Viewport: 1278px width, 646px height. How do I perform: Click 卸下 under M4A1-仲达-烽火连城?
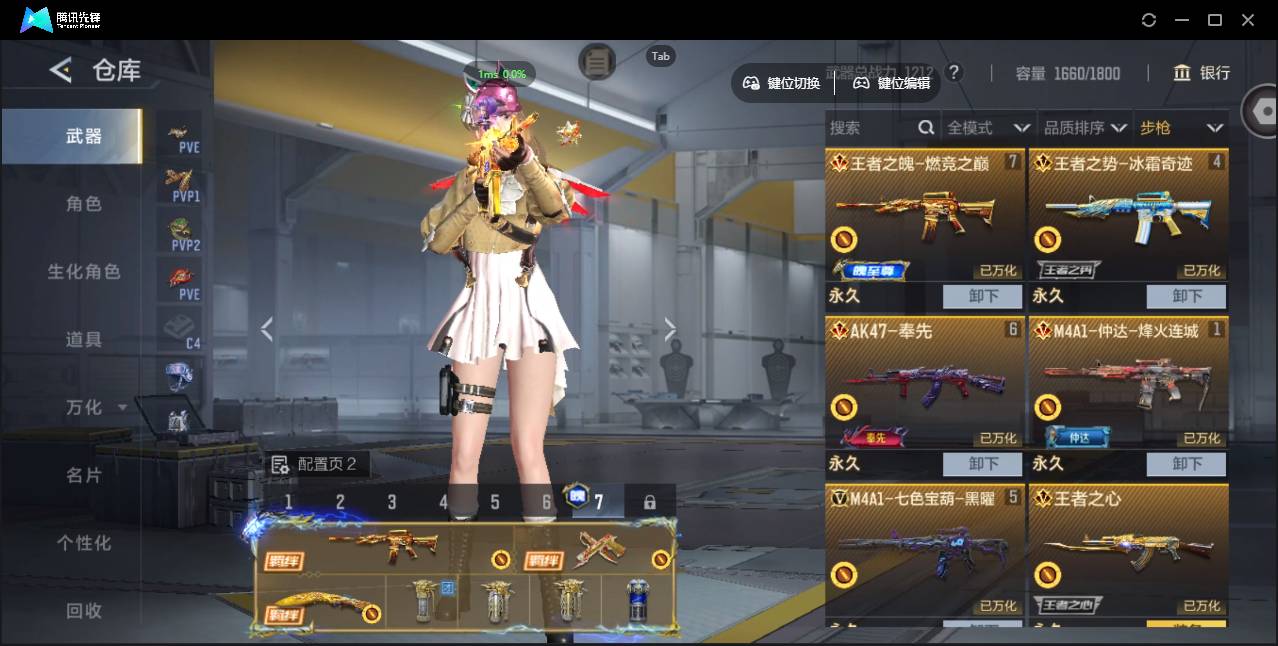1186,464
